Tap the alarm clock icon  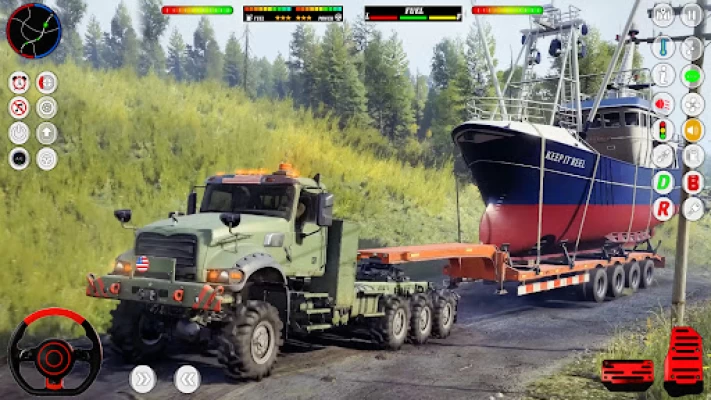[19, 82]
